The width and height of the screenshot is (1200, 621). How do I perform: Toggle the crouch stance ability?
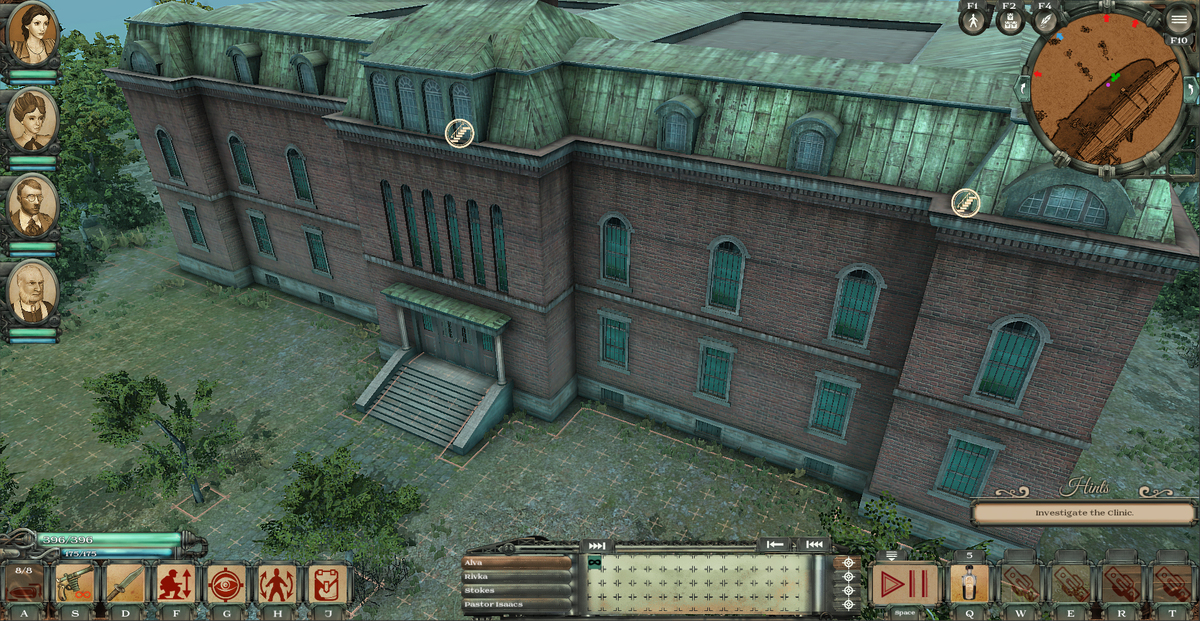click(176, 583)
